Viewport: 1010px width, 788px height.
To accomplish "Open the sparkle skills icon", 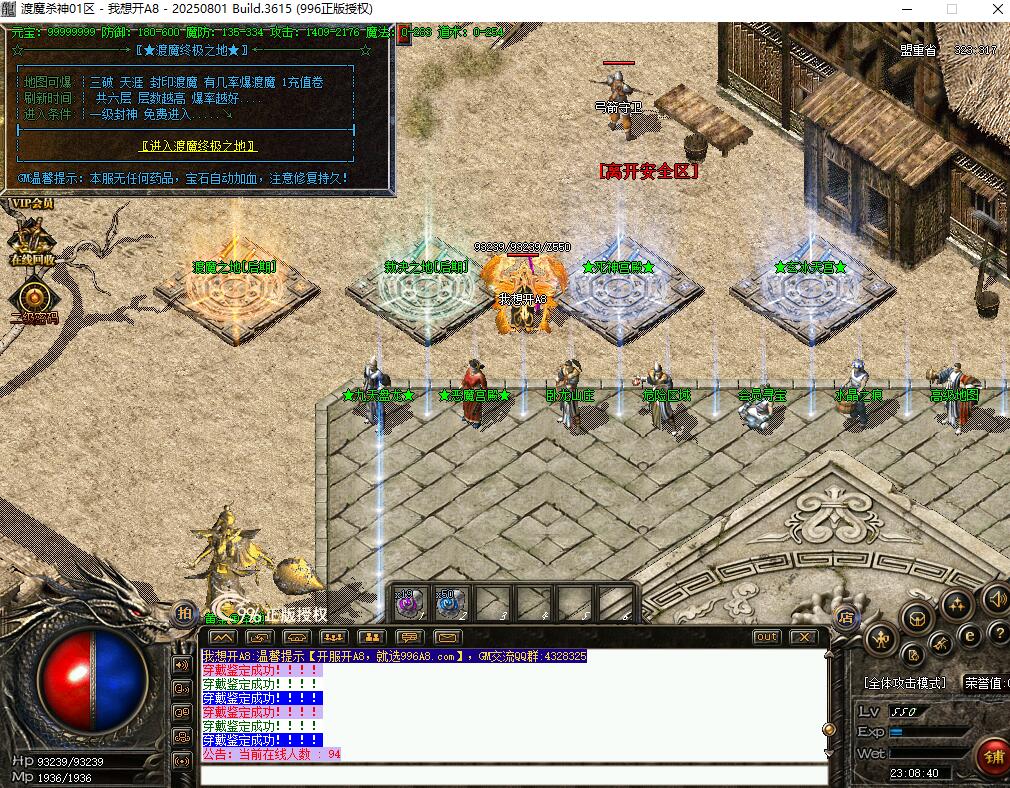I will pyautogui.click(x=957, y=604).
